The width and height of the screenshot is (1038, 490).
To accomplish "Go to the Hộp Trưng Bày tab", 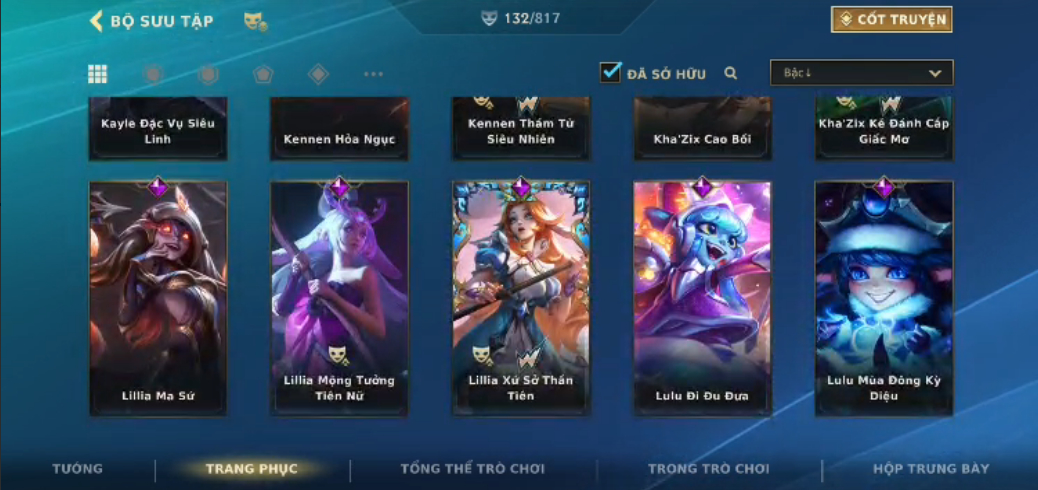I will point(931,469).
